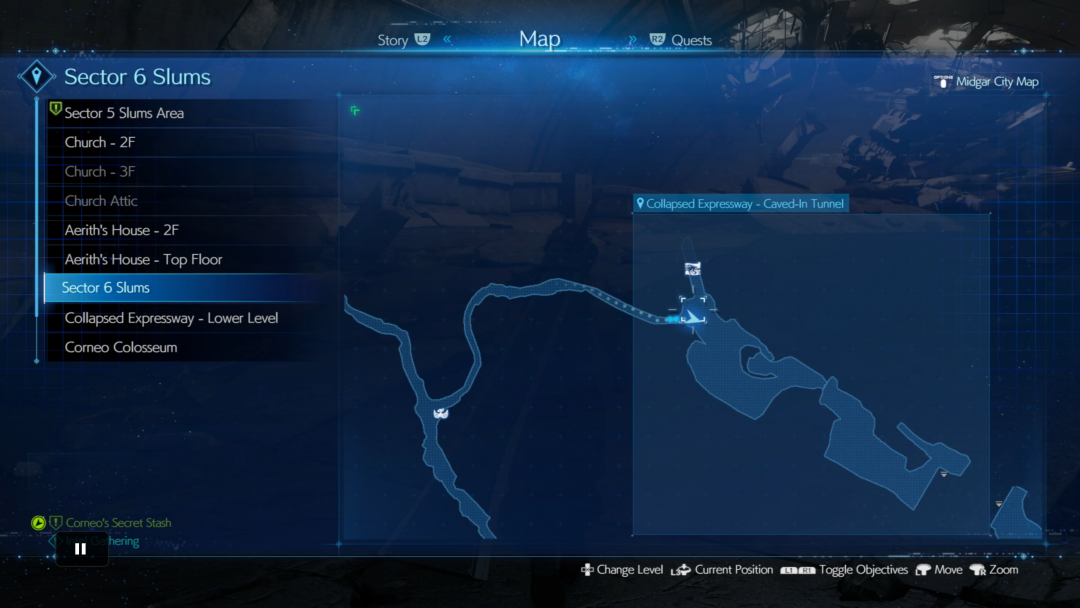Open the Church Attic map level
Screen dimensions: 1080x608
[x=101, y=200]
